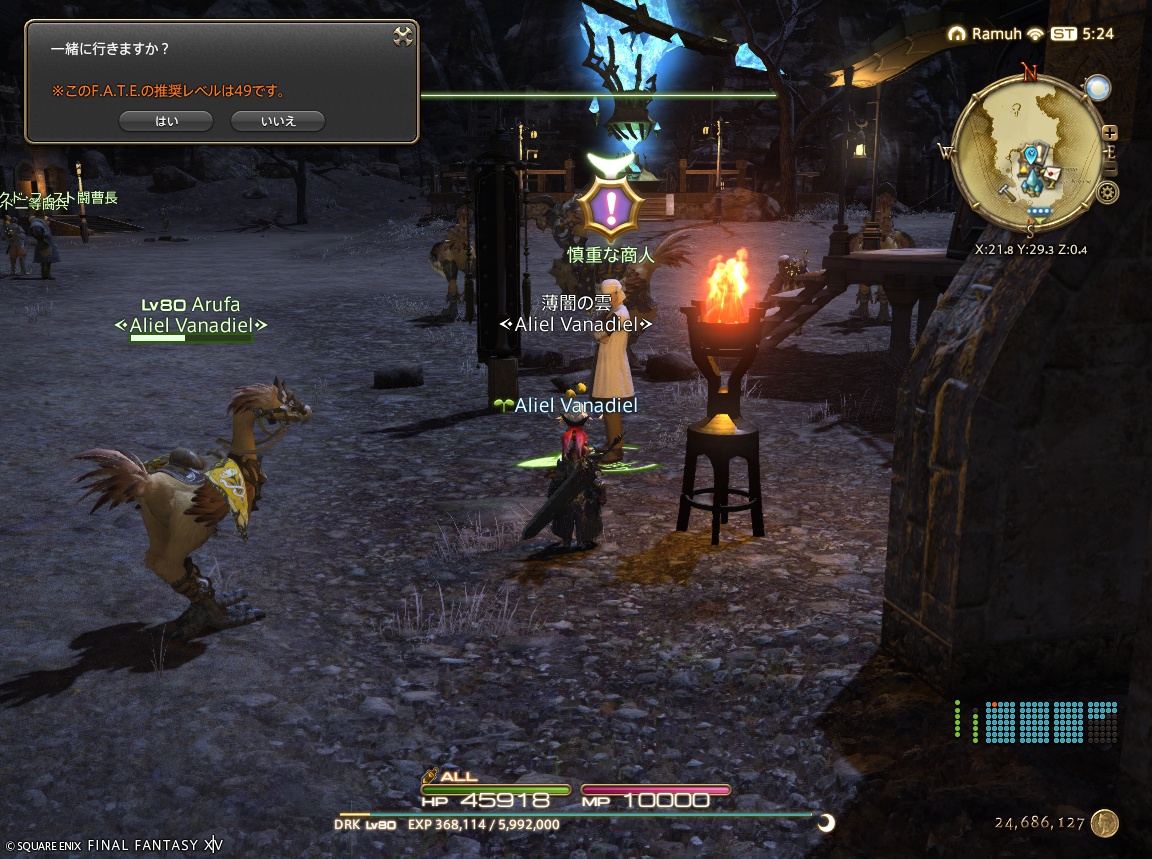
Task: Open the gil currency coin display
Action: [x=1104, y=823]
